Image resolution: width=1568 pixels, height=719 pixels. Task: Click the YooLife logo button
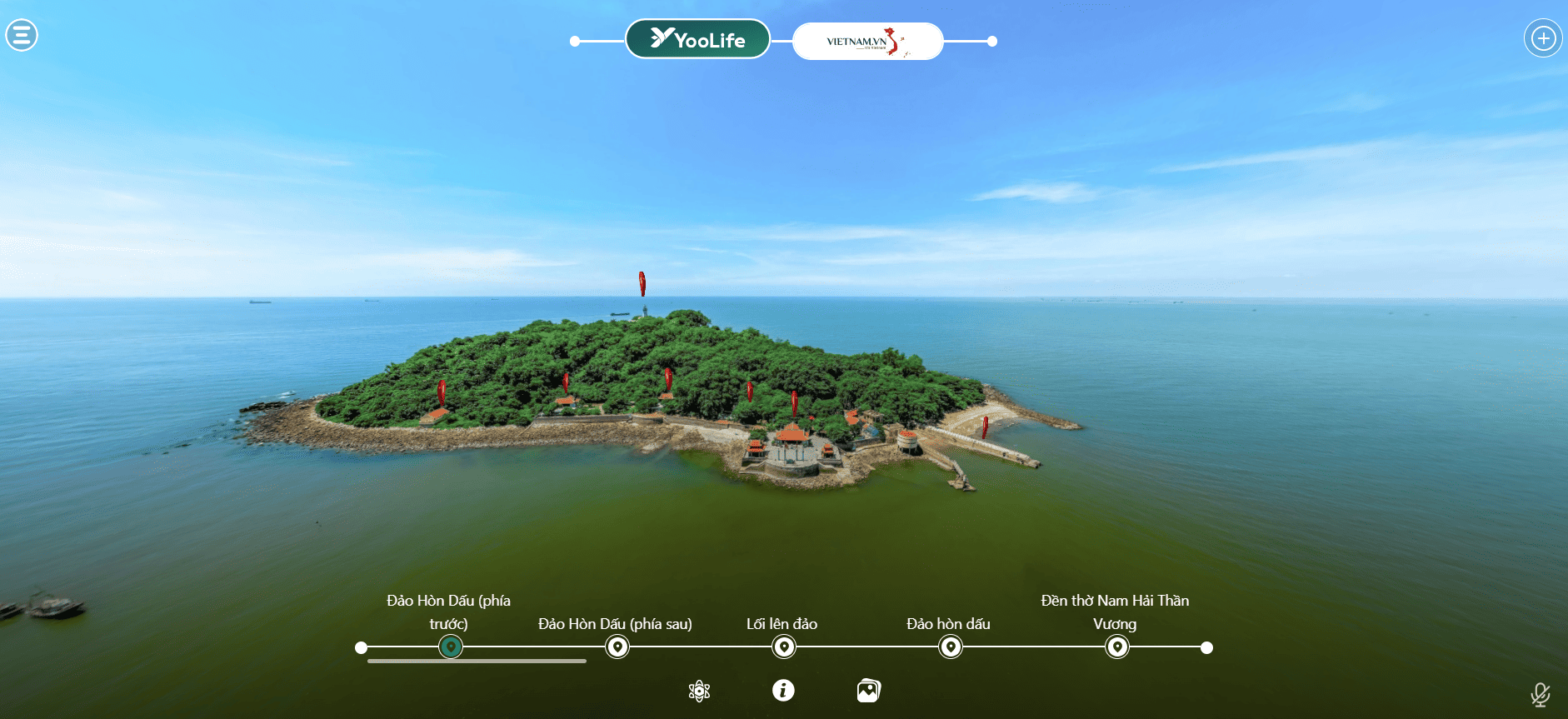tap(697, 39)
